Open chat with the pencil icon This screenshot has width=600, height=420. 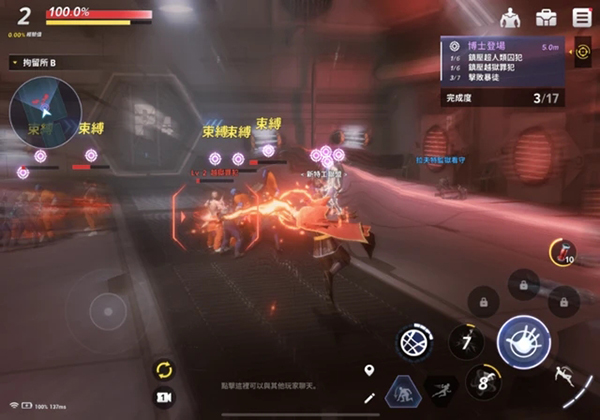pyautogui.click(x=369, y=398)
